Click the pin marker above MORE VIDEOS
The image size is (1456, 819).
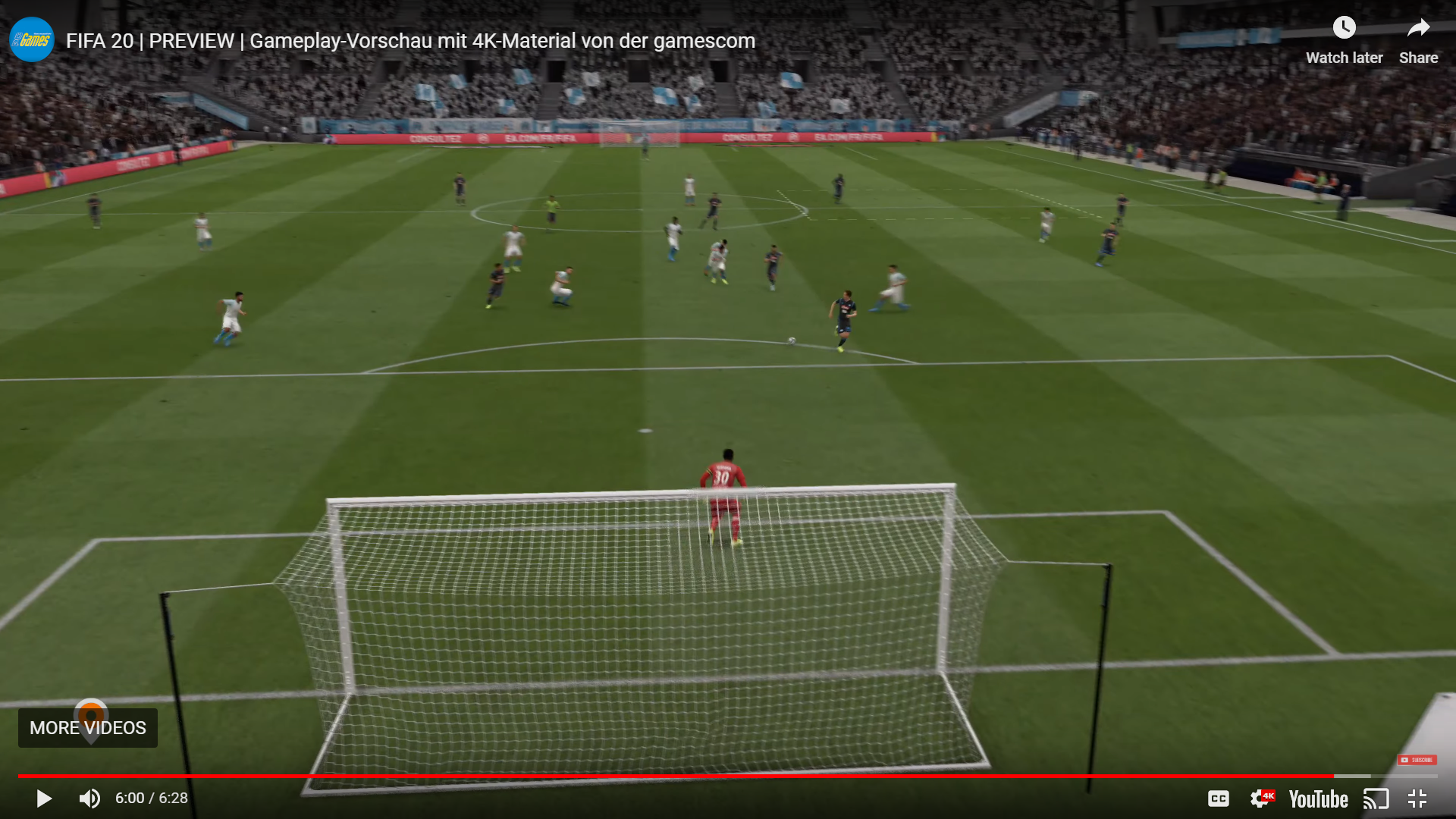point(91,711)
